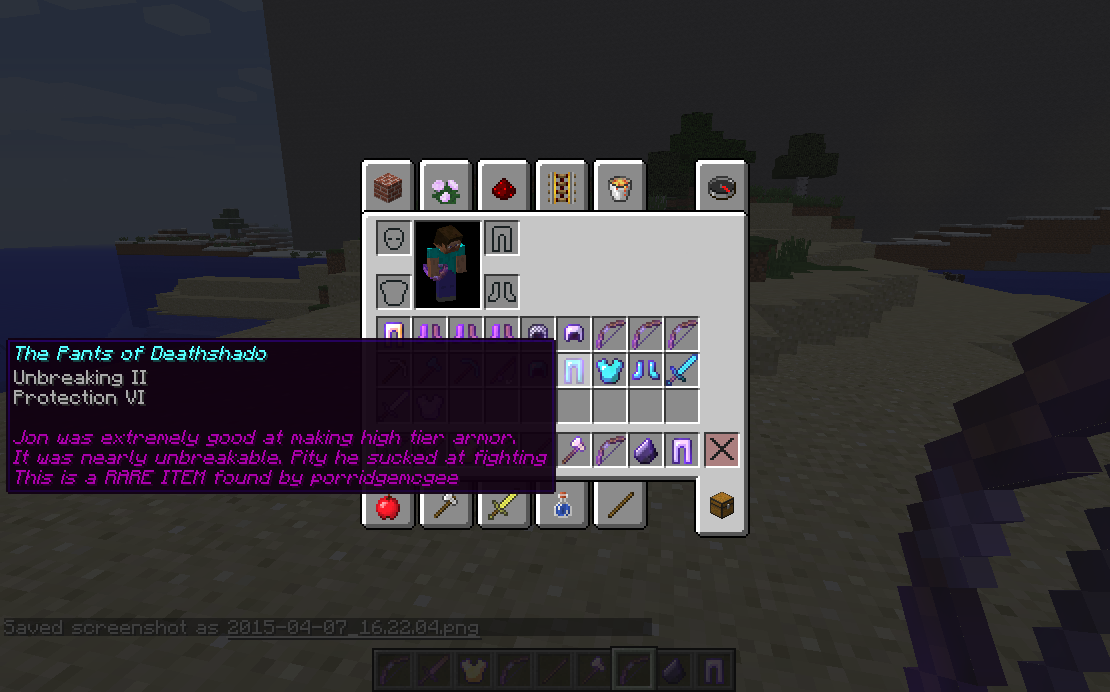The image size is (1110, 692).
Task: Switch to the Miscellaneous lava bucket tab
Action: click(x=619, y=187)
